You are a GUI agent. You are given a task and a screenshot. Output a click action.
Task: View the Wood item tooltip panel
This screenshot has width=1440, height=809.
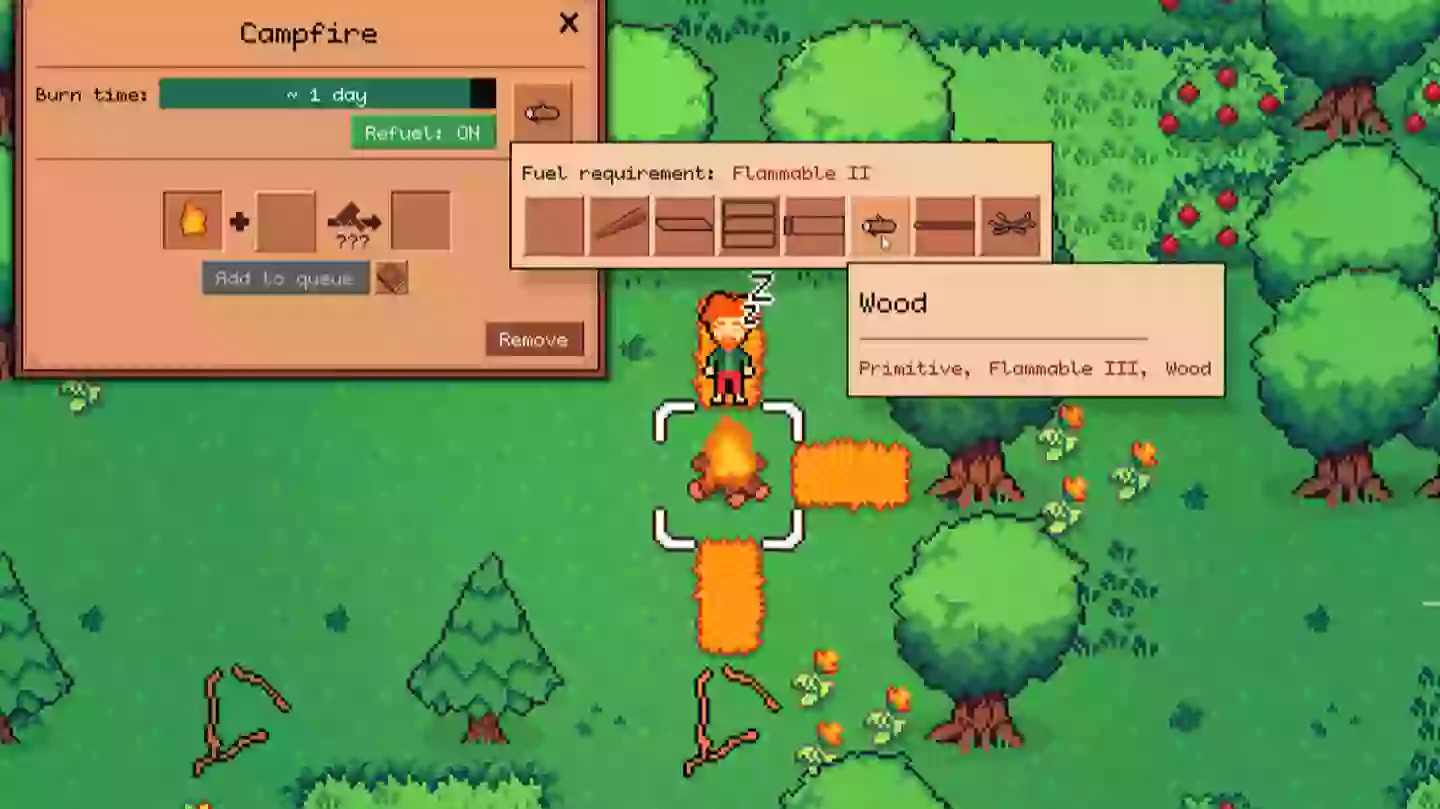(x=1035, y=330)
